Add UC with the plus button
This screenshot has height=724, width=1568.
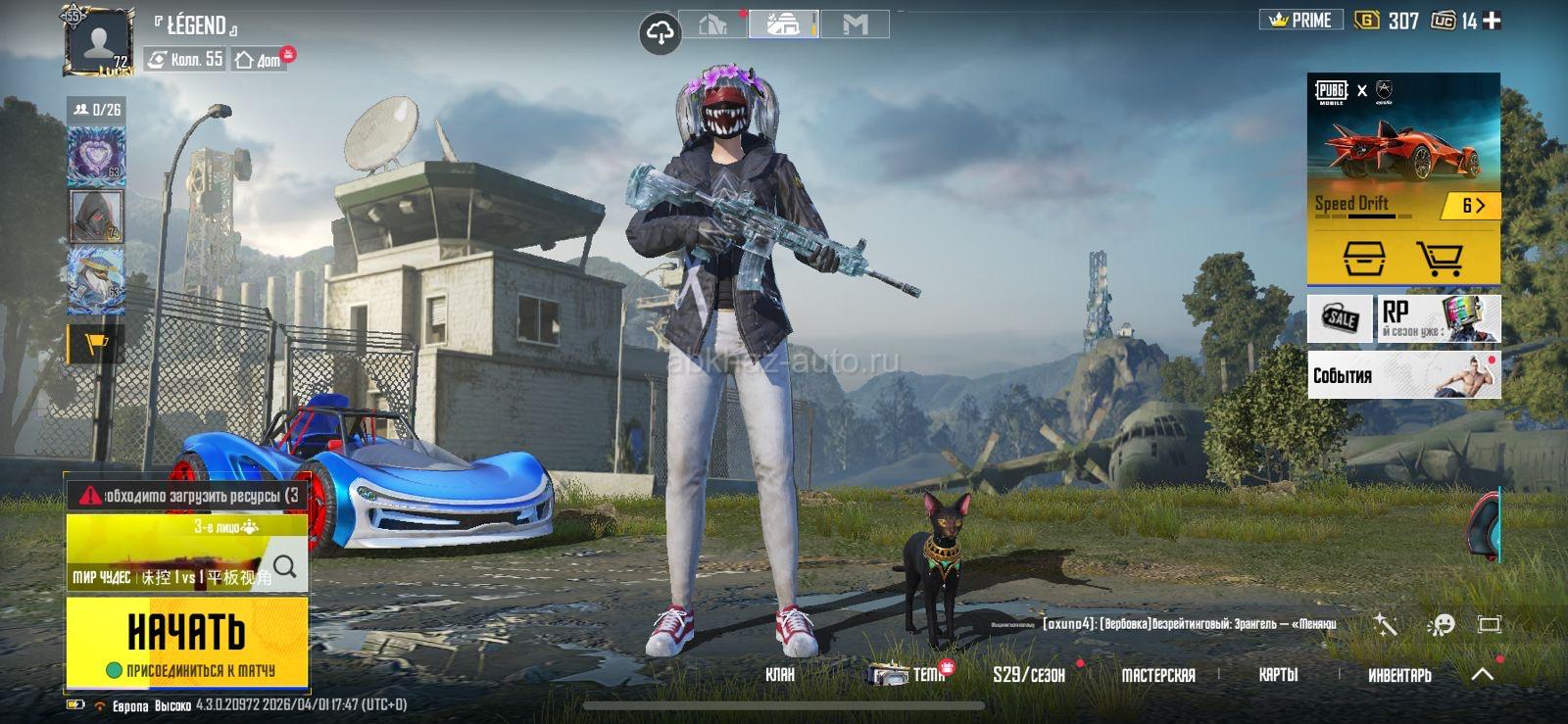click(1492, 21)
